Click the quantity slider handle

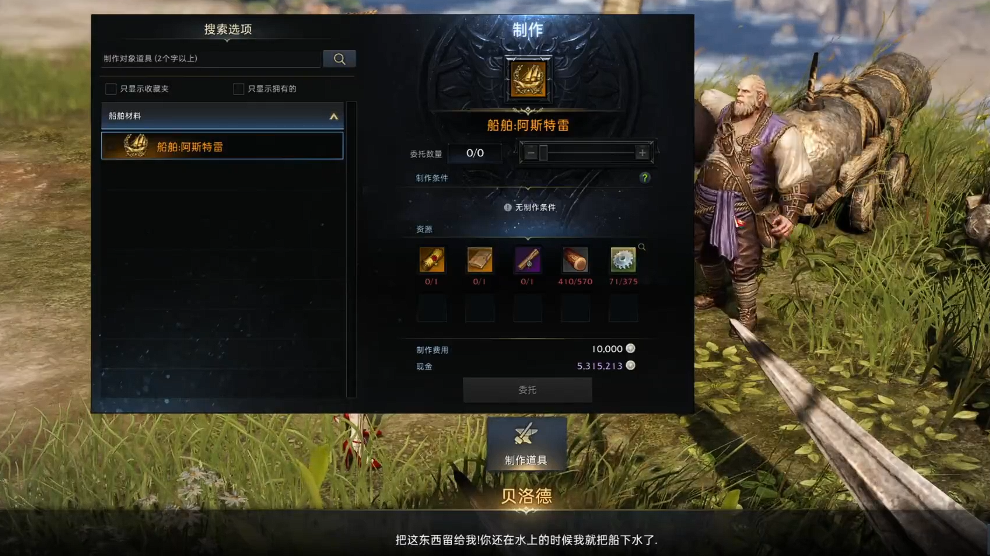[543, 153]
